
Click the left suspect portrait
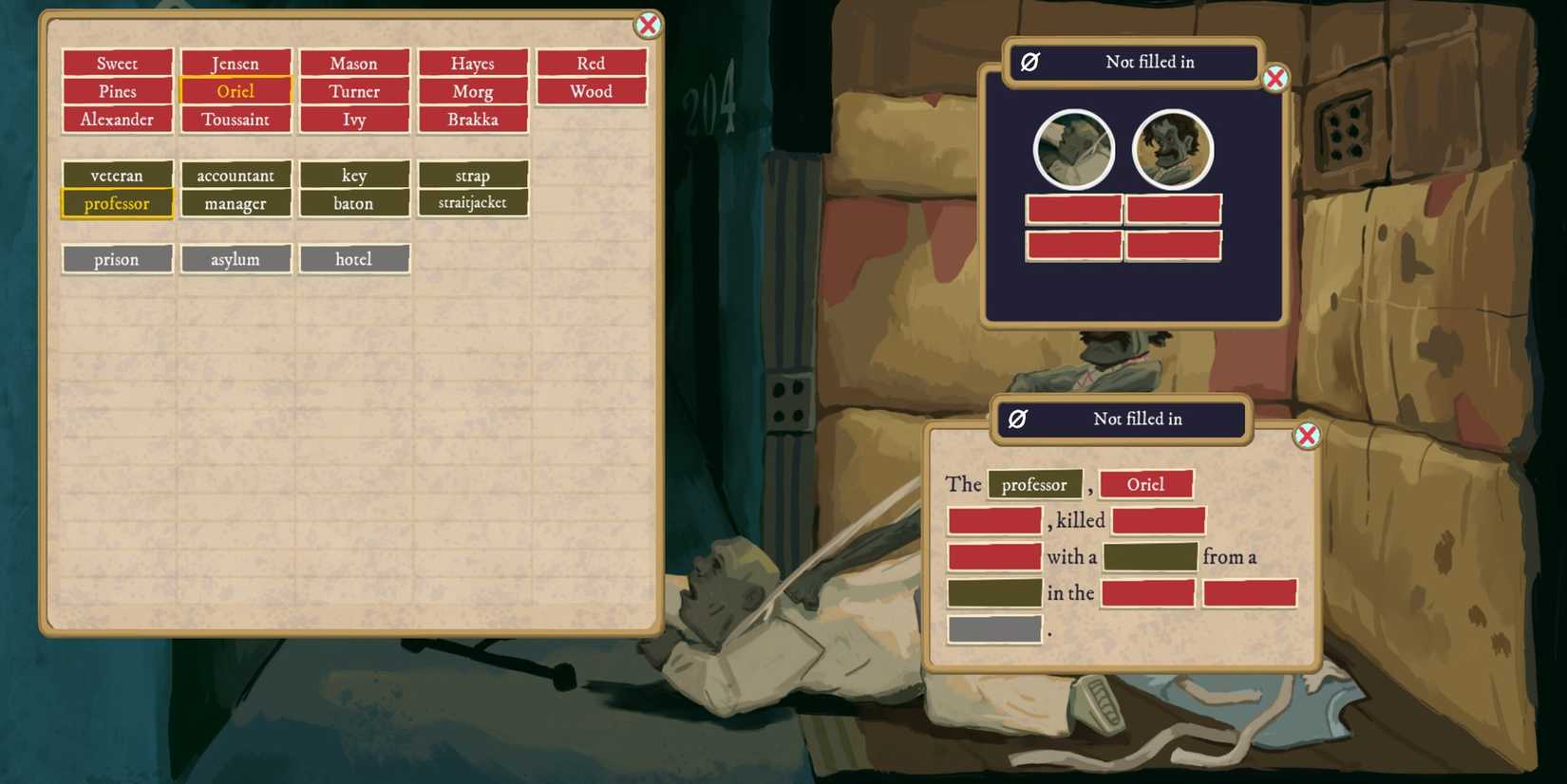pos(1073,148)
